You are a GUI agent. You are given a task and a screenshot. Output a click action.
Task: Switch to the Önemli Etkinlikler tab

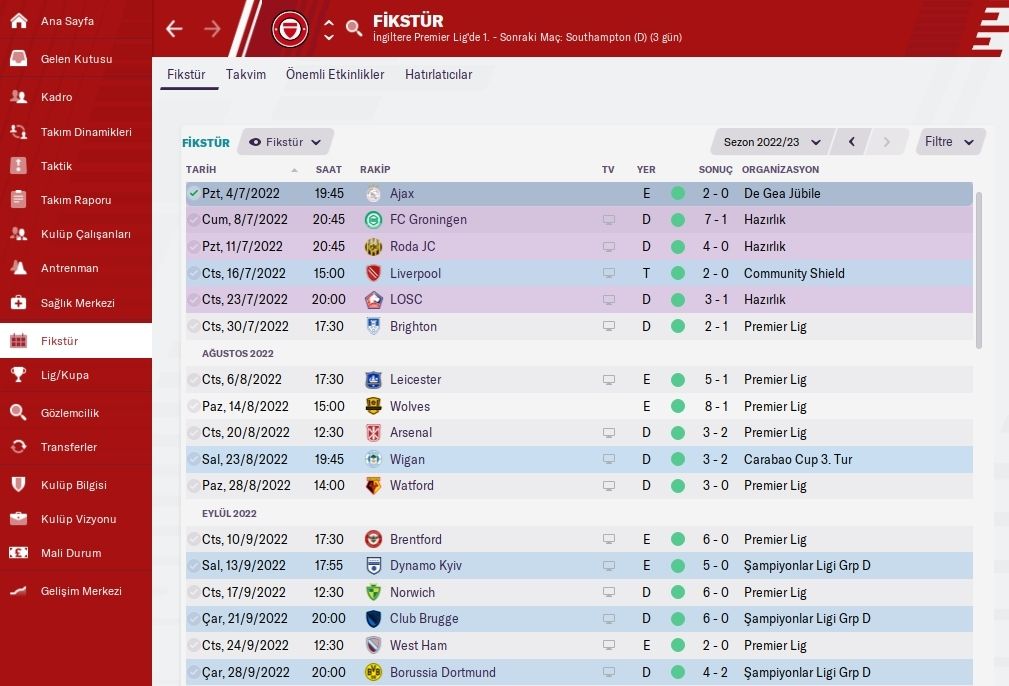[335, 74]
